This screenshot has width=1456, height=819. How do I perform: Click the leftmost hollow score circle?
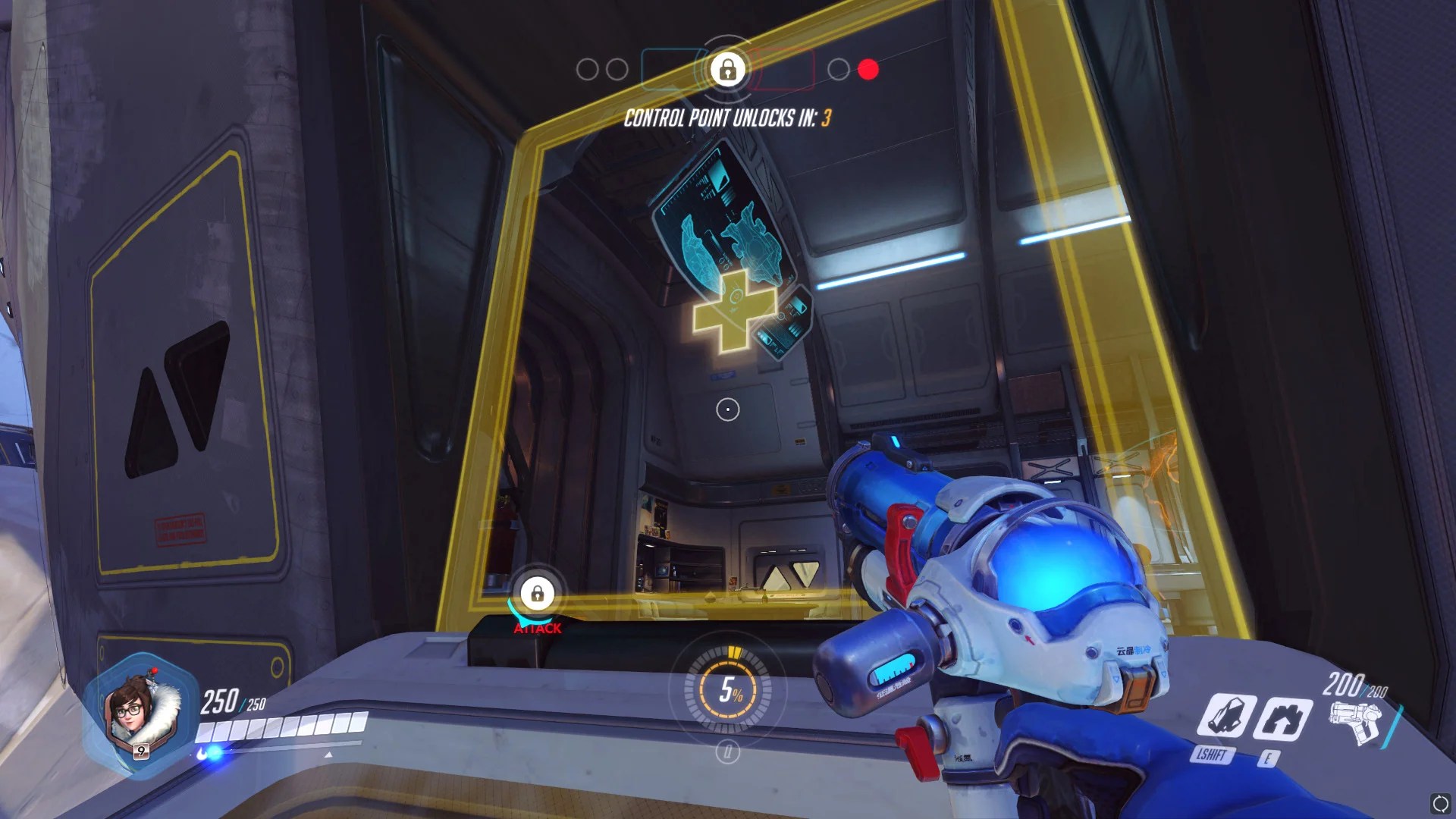tap(587, 68)
